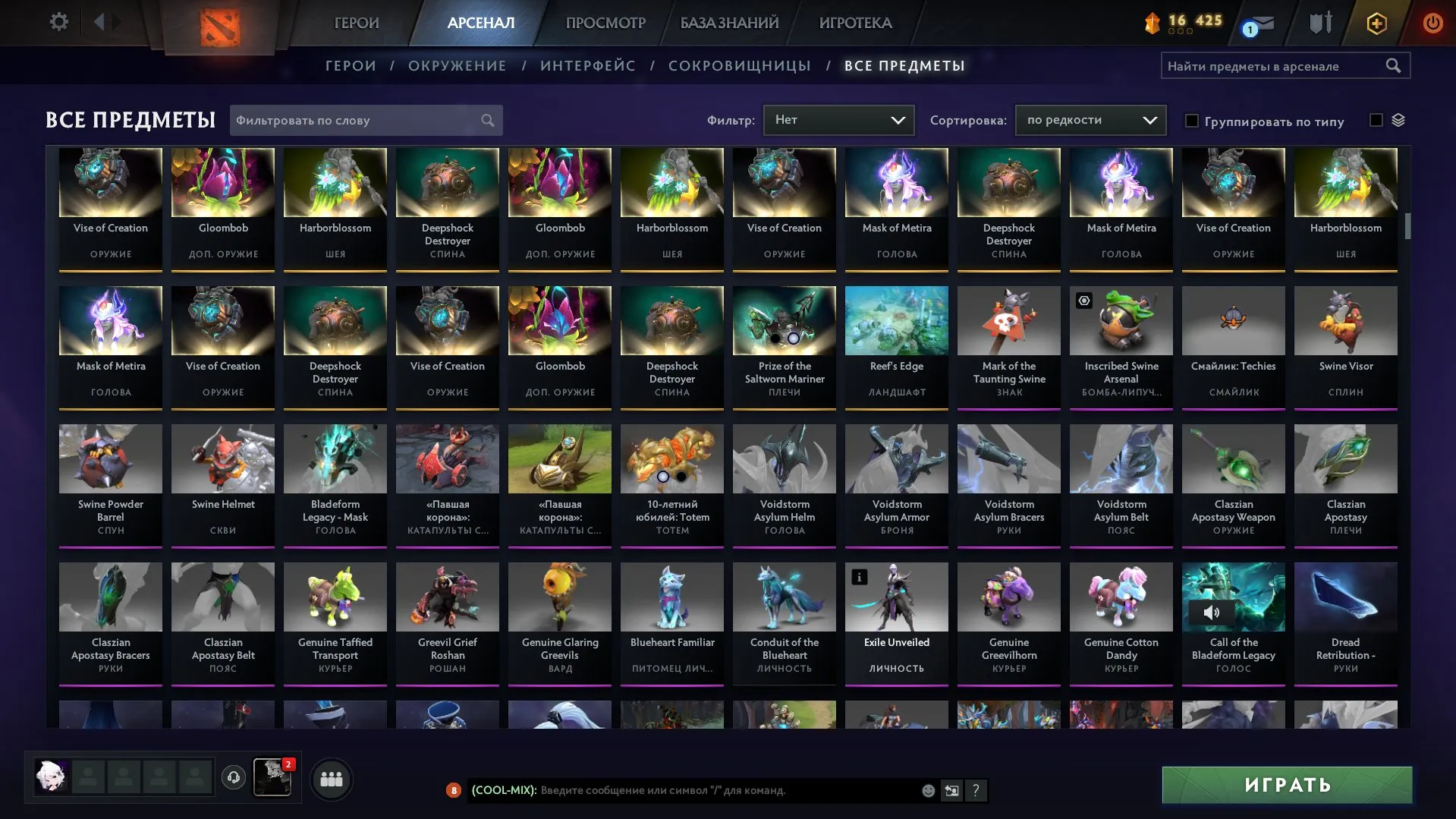
Task: Click the '?' help button near the chat
Action: [976, 790]
